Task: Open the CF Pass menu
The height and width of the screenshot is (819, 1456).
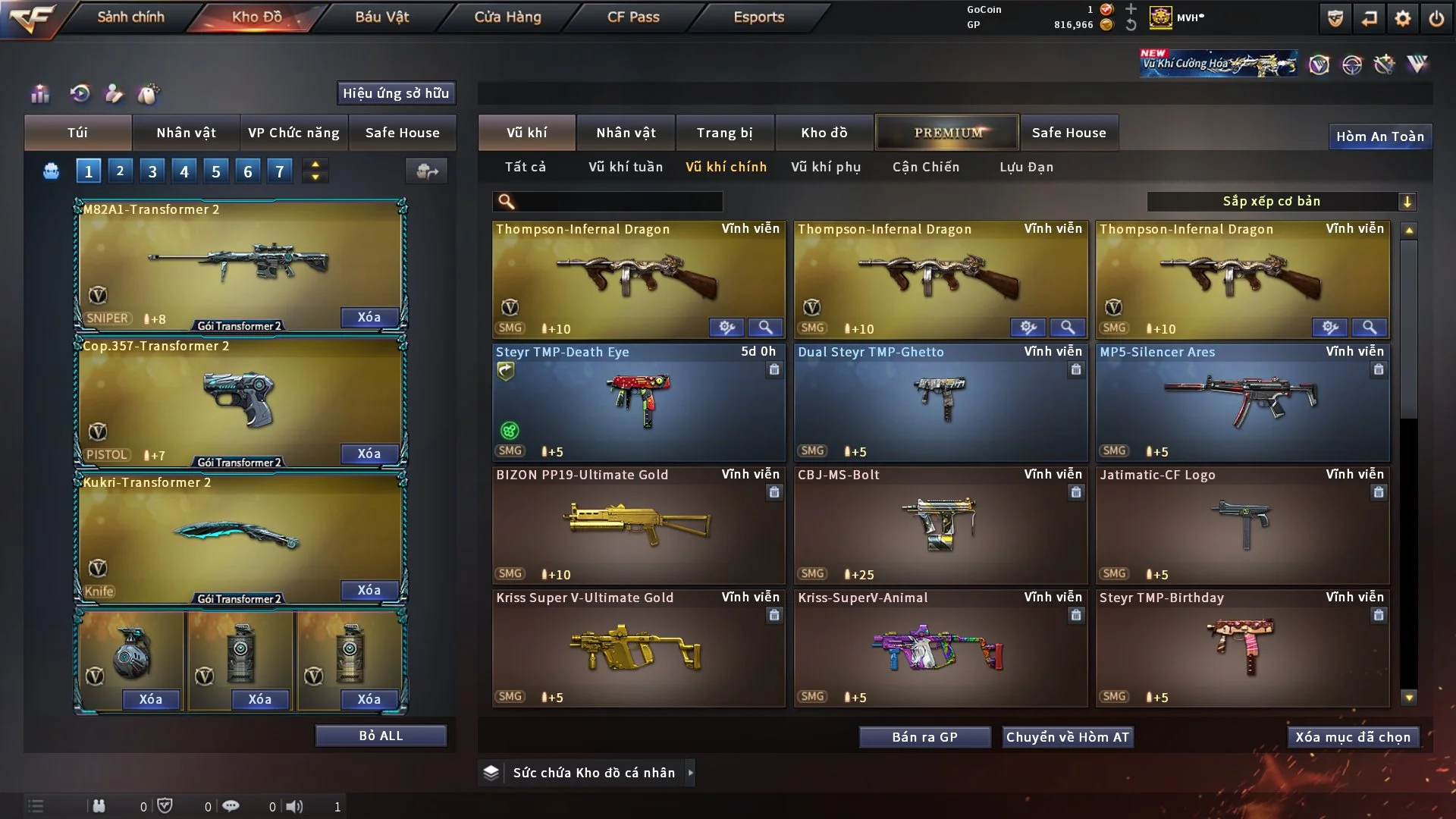Action: [x=632, y=17]
